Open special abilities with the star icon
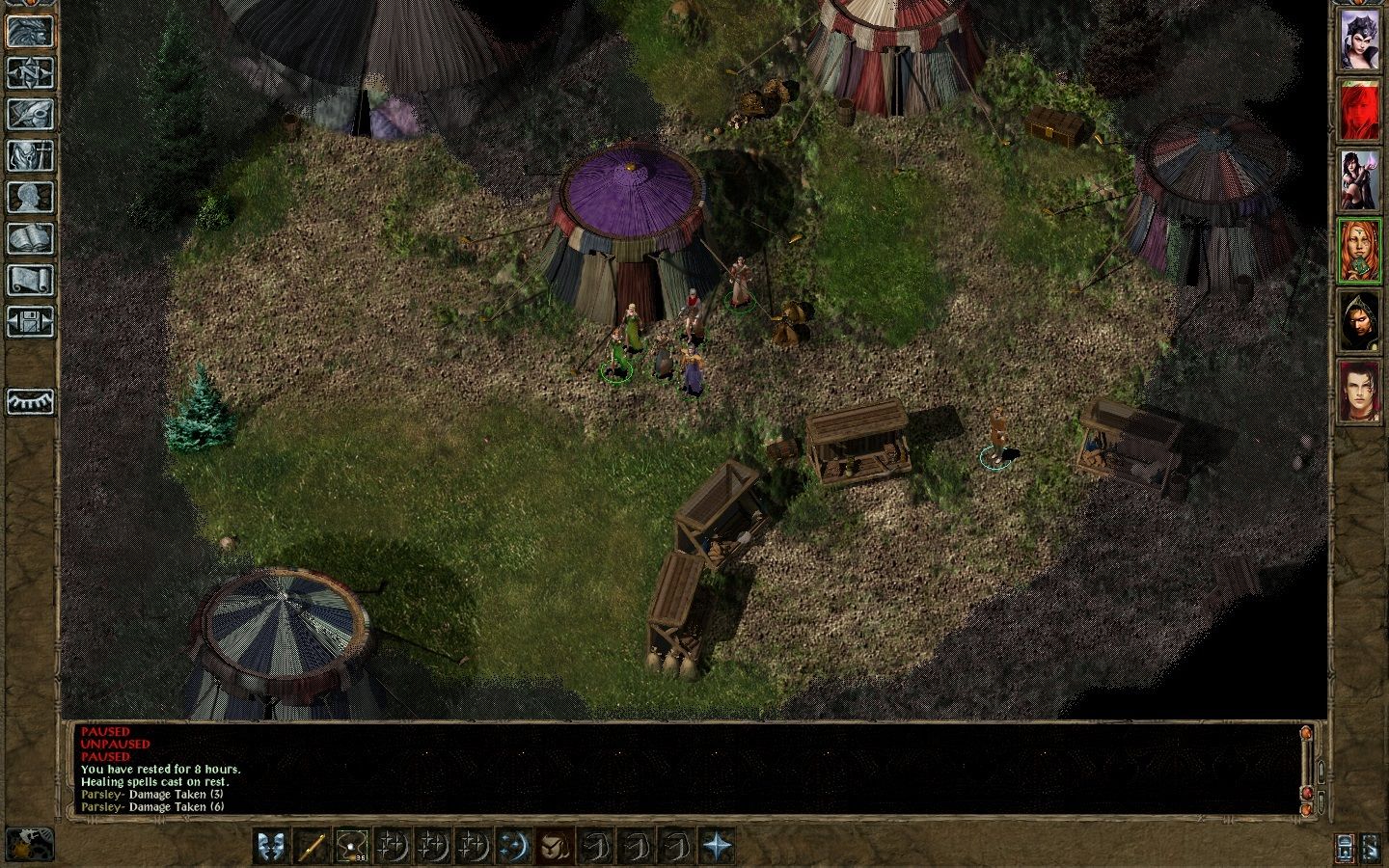 (x=719, y=847)
